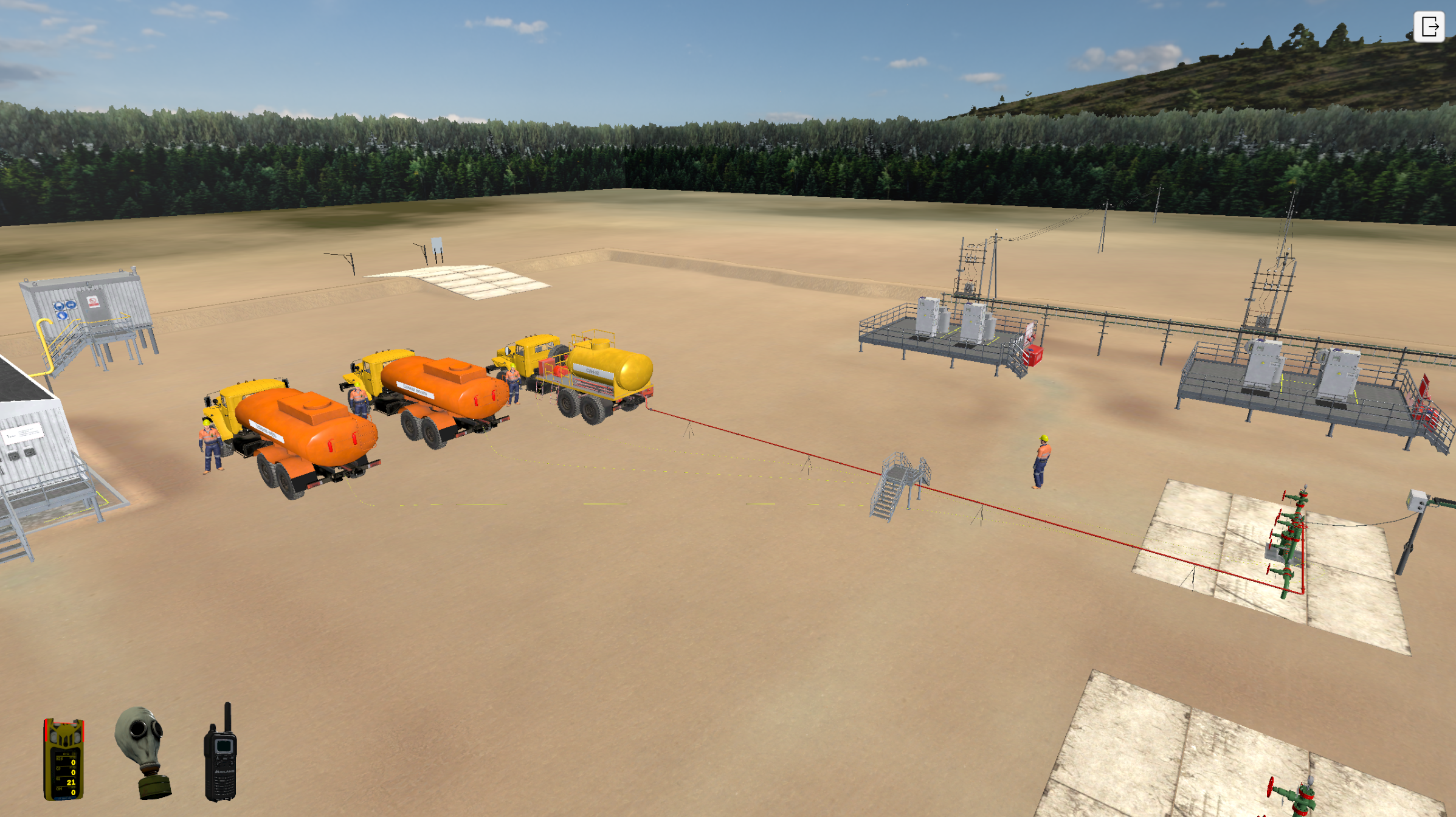Viewport: 1456px width, 817px height.
Task: Click the exit button in the corner
Action: coord(1429,27)
